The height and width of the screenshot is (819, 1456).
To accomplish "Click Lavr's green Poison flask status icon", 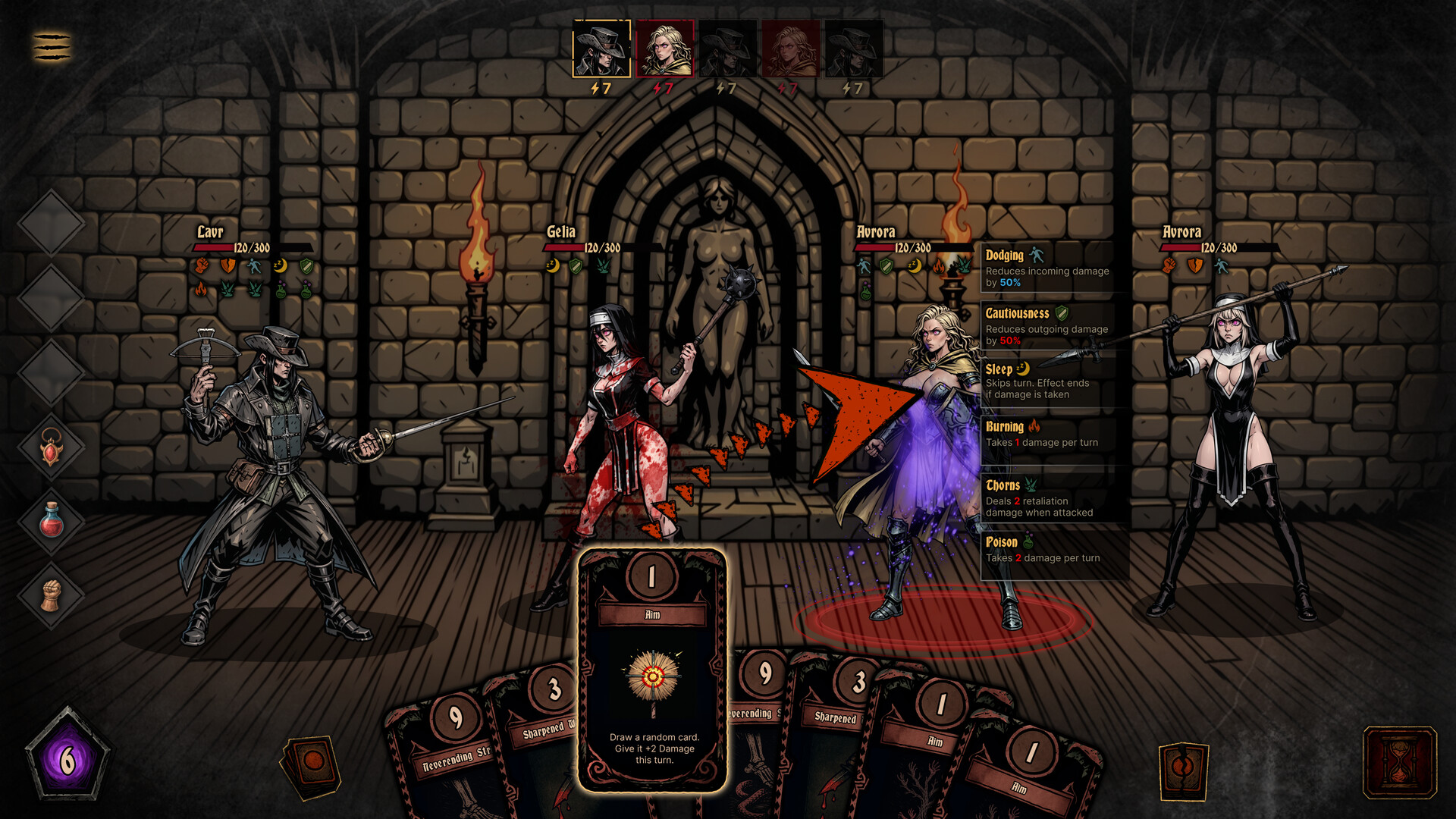I will point(281,289).
